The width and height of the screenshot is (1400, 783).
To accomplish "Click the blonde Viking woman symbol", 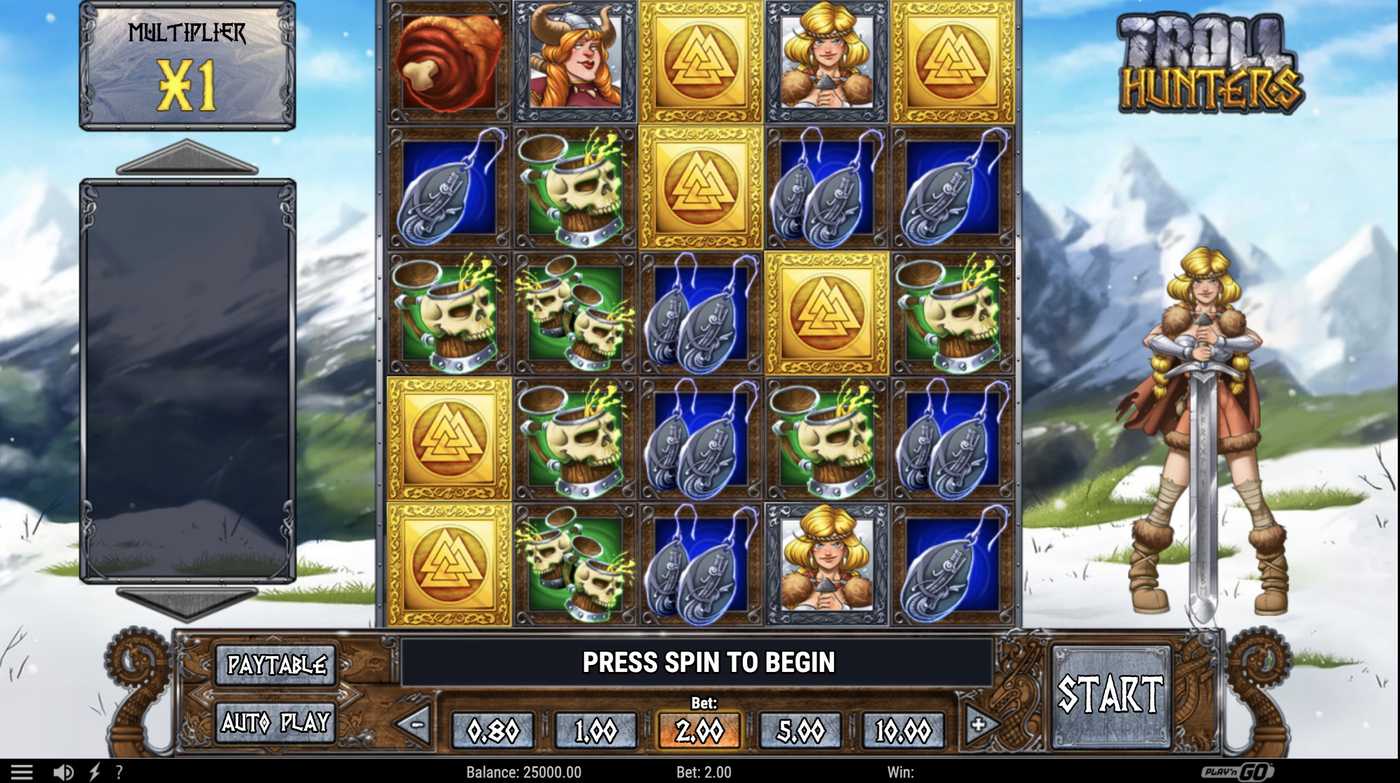I will 825,61.
